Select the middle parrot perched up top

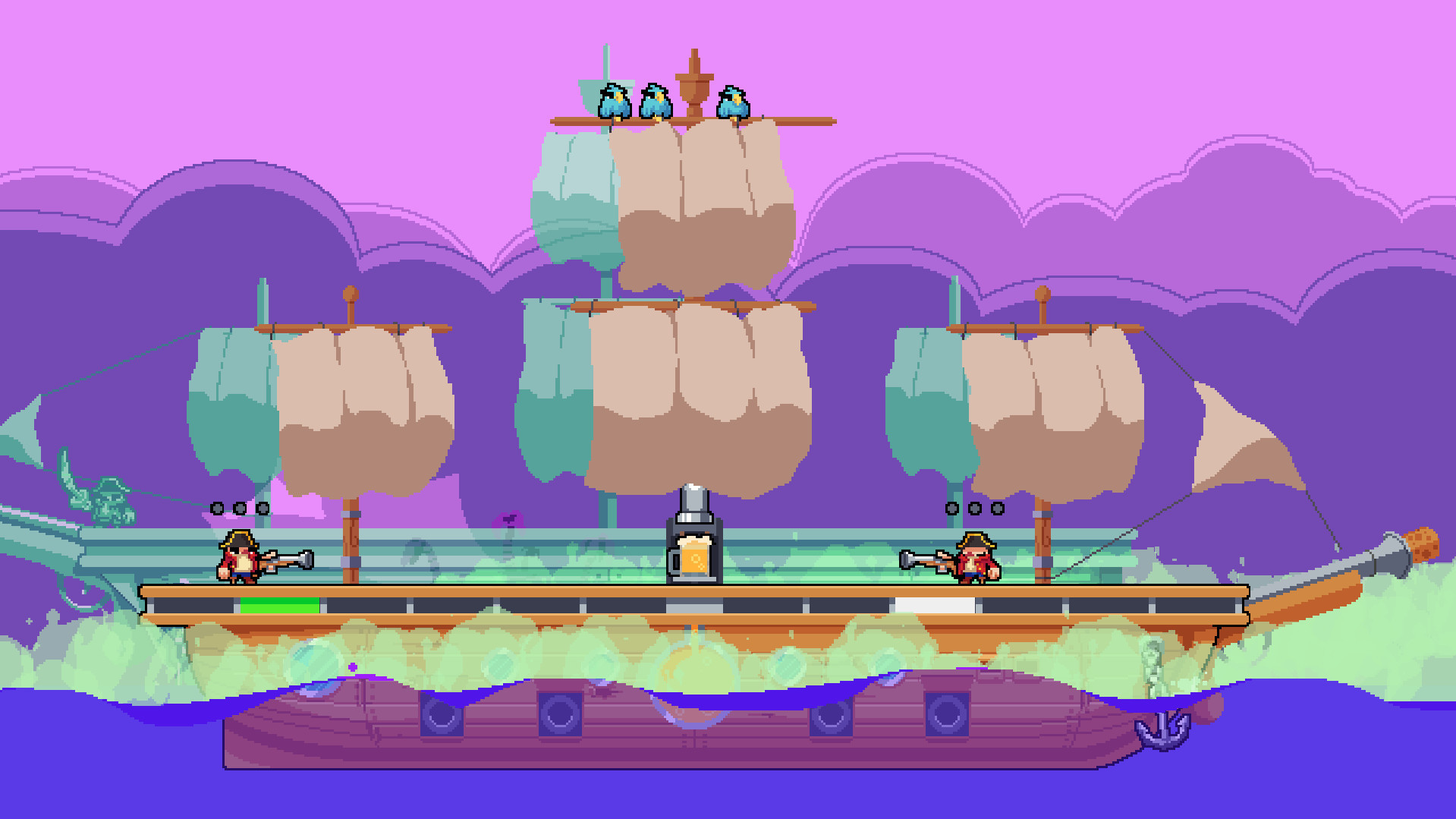coord(655,102)
